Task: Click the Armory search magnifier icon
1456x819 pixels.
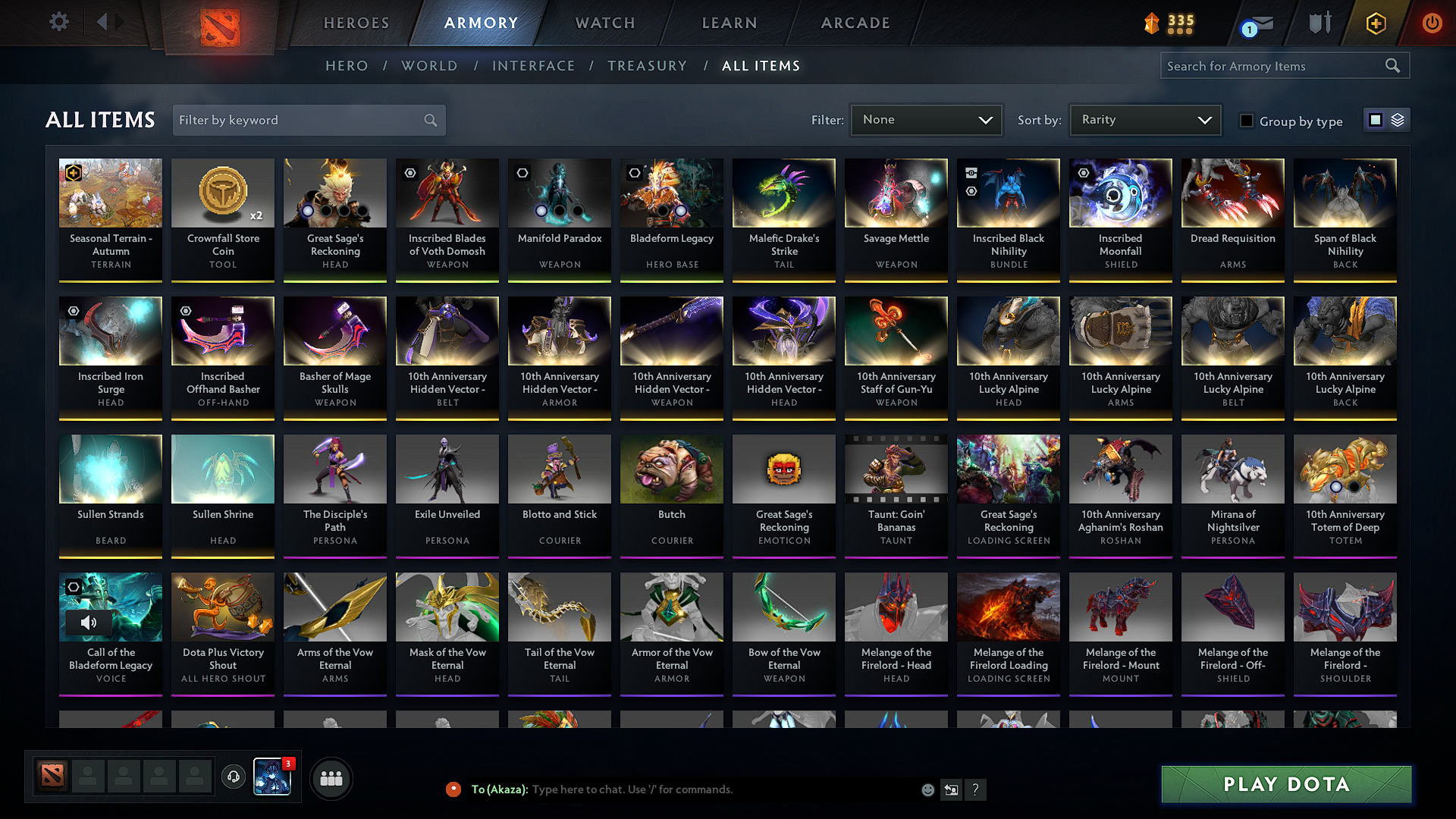Action: 1393,65
